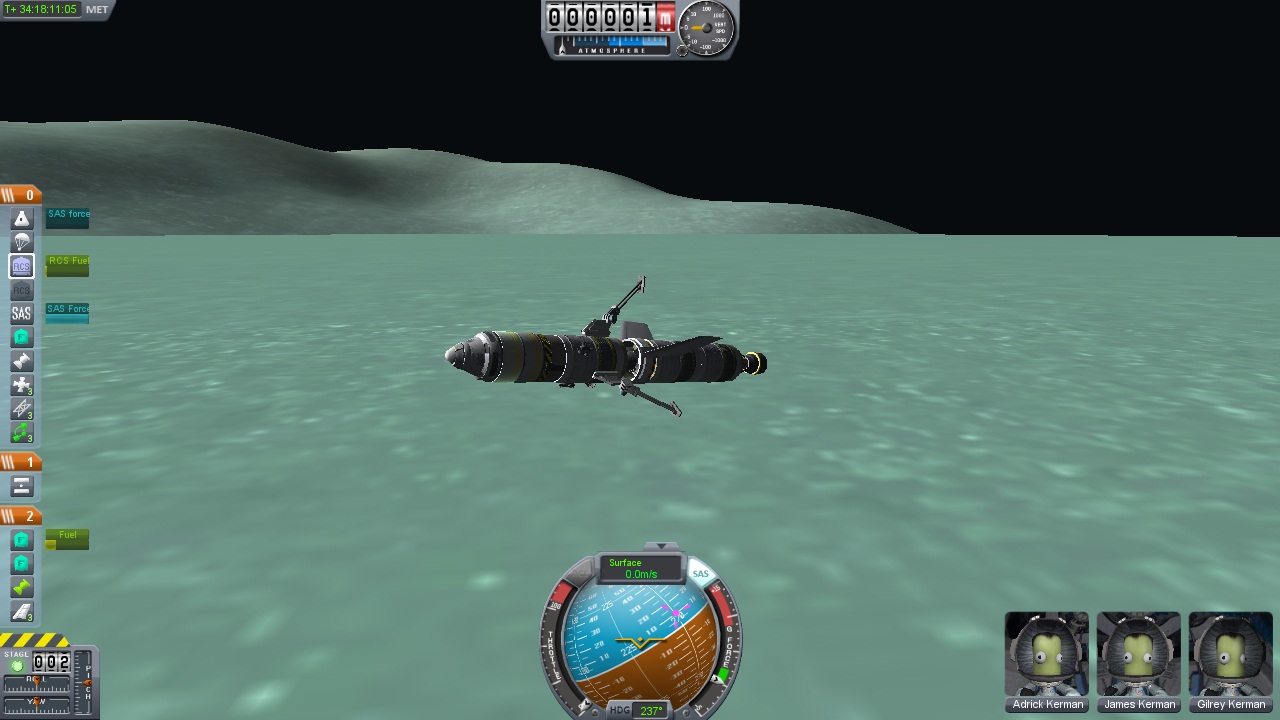Image resolution: width=1280 pixels, height=720 pixels.
Task: Select the orange stage 0 header
Action: tap(21, 195)
